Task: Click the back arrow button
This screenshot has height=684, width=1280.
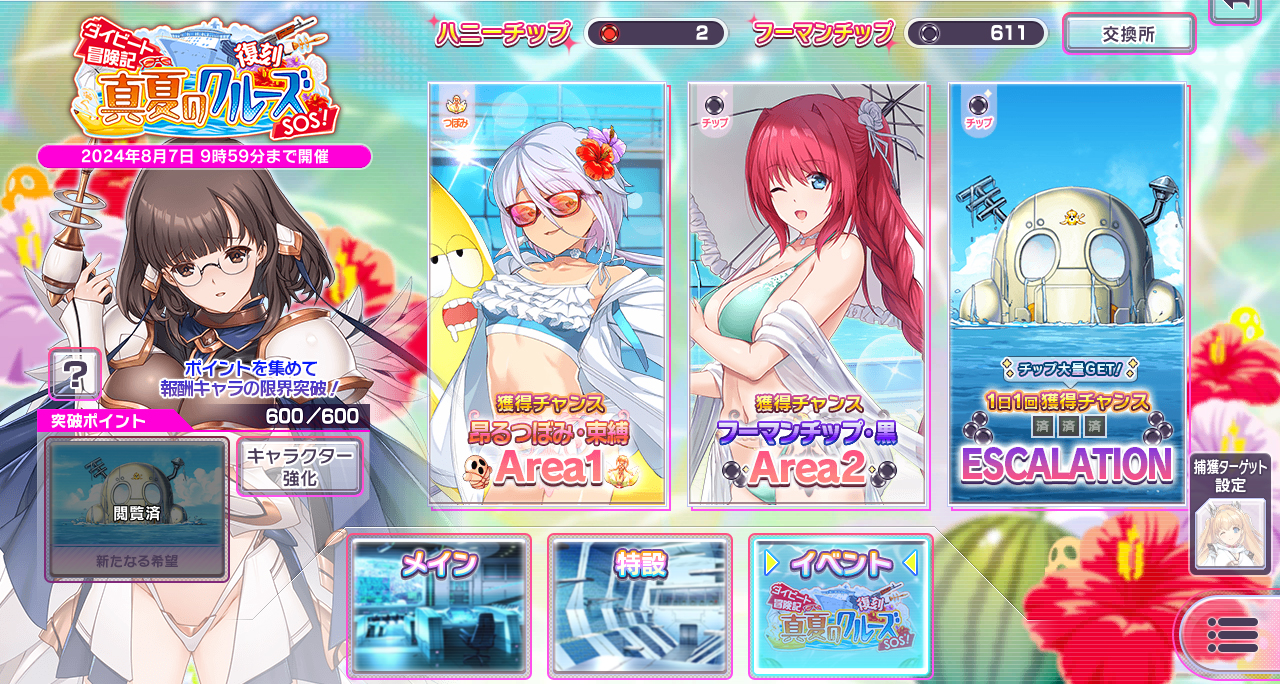Action: 1237,8
